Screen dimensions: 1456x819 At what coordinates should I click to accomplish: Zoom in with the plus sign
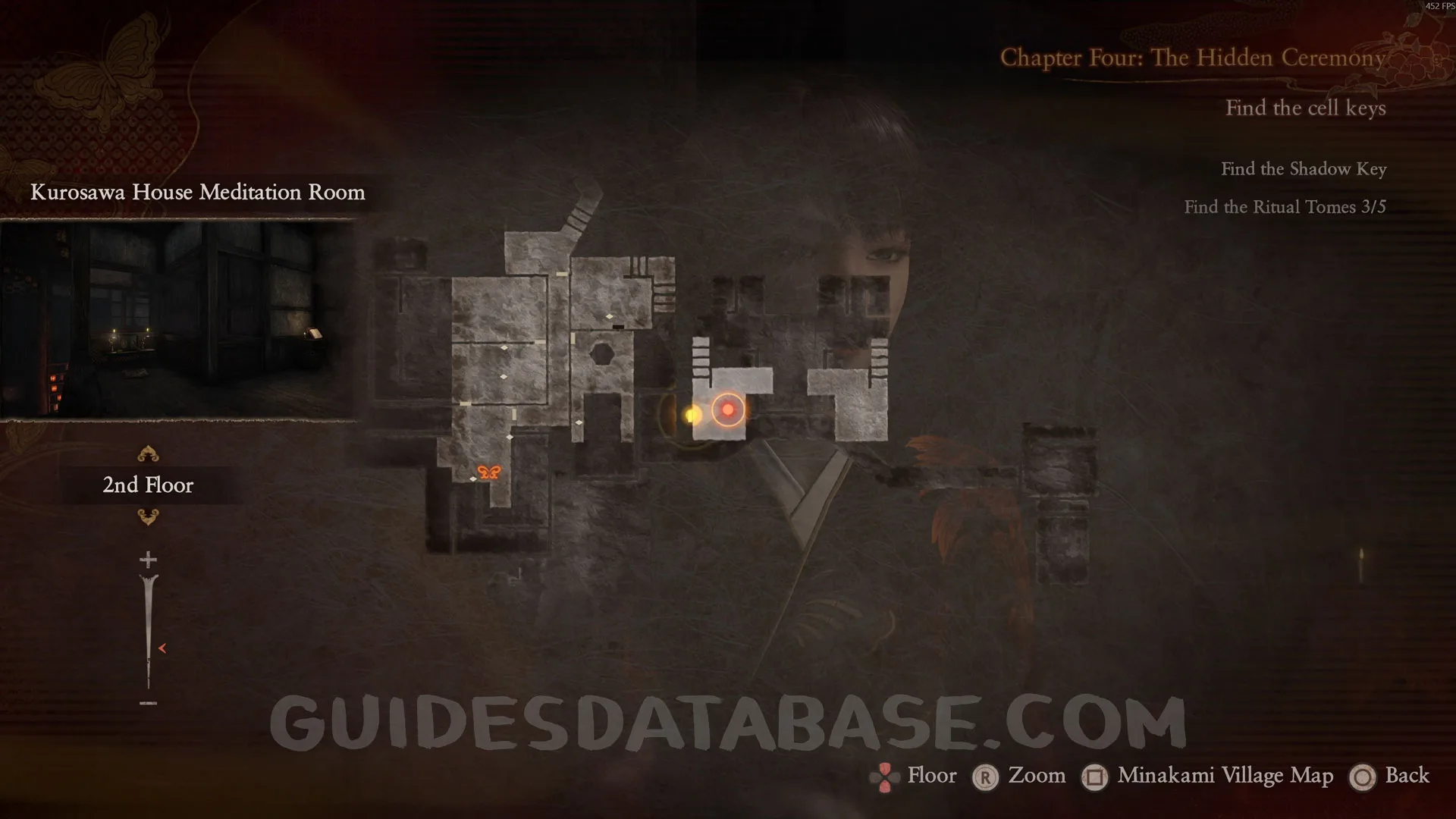(x=148, y=560)
